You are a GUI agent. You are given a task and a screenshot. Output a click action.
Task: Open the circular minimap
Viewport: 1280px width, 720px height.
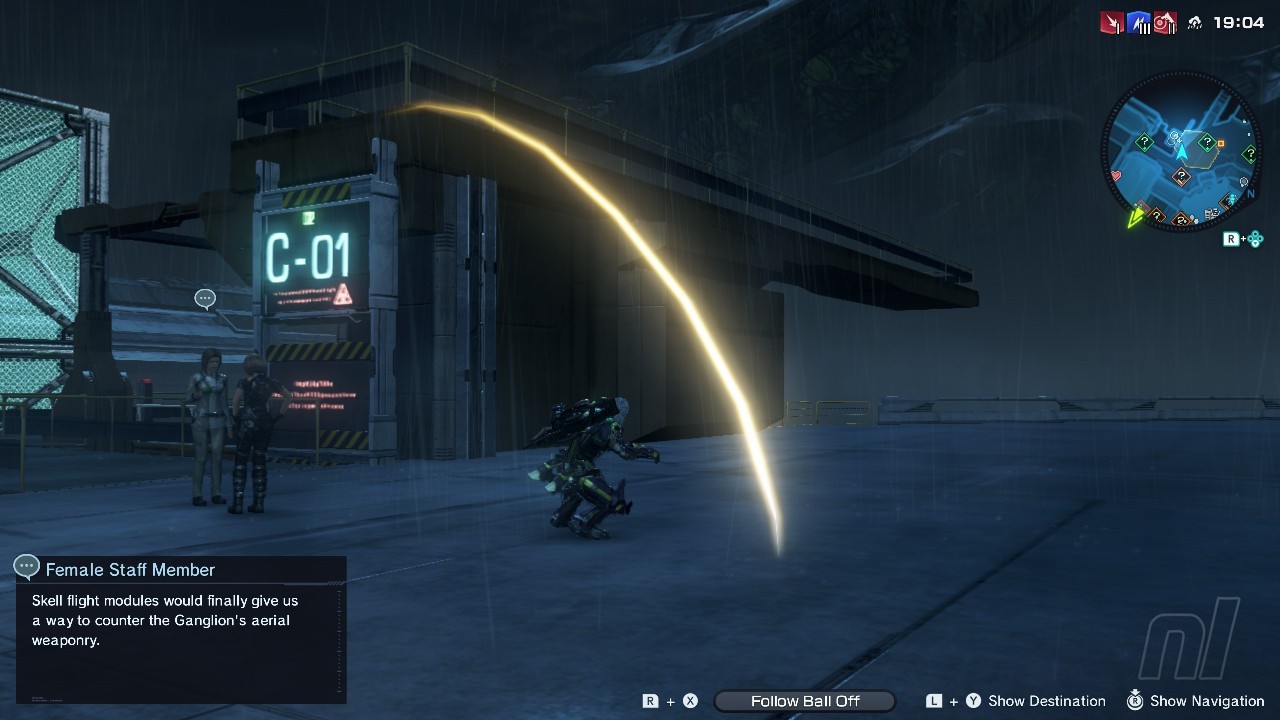(1181, 154)
